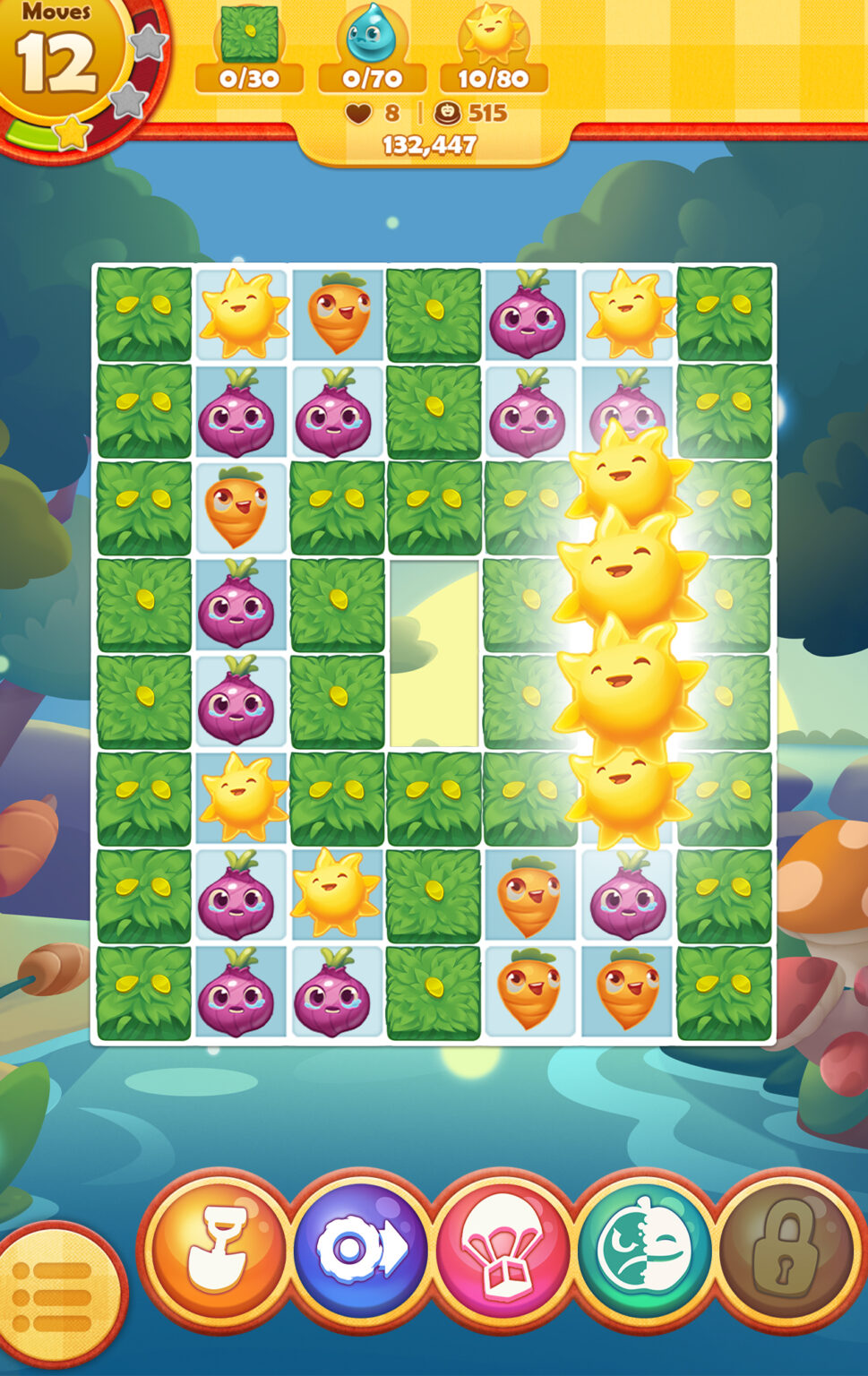The height and width of the screenshot is (1376, 868).
Task: Pick the sun tile right of the onion, second-last row
Action: 338,893
